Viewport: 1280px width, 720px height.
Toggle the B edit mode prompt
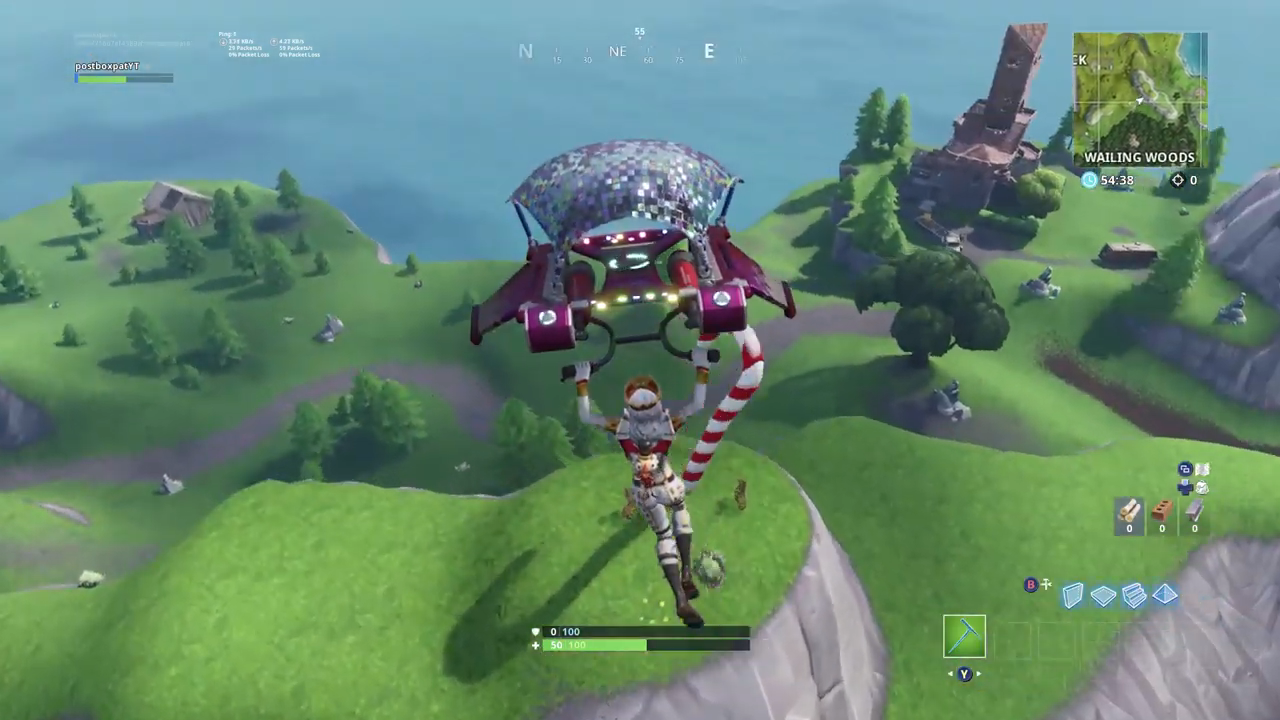click(1030, 585)
